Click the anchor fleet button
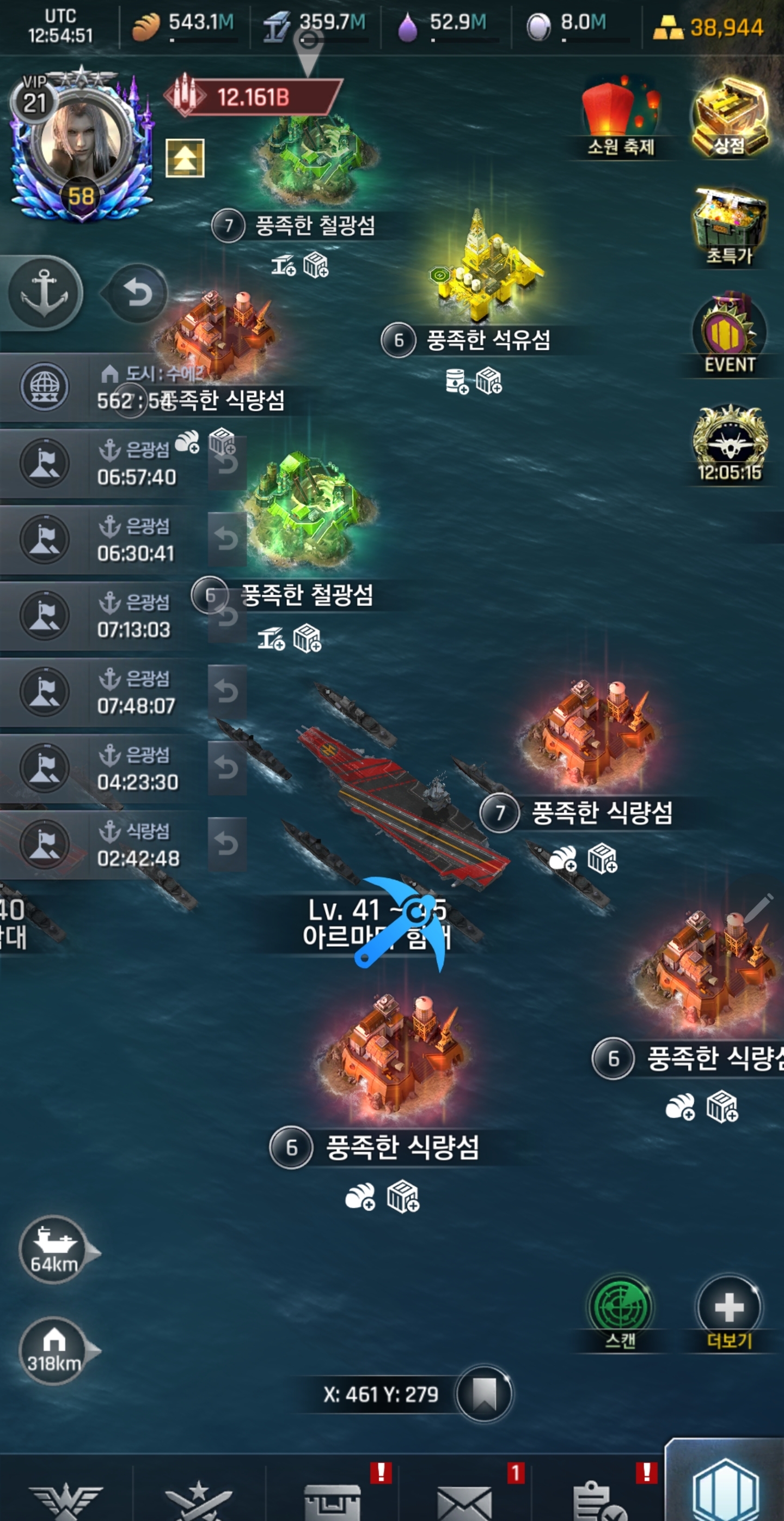784x1521 pixels. point(45,293)
